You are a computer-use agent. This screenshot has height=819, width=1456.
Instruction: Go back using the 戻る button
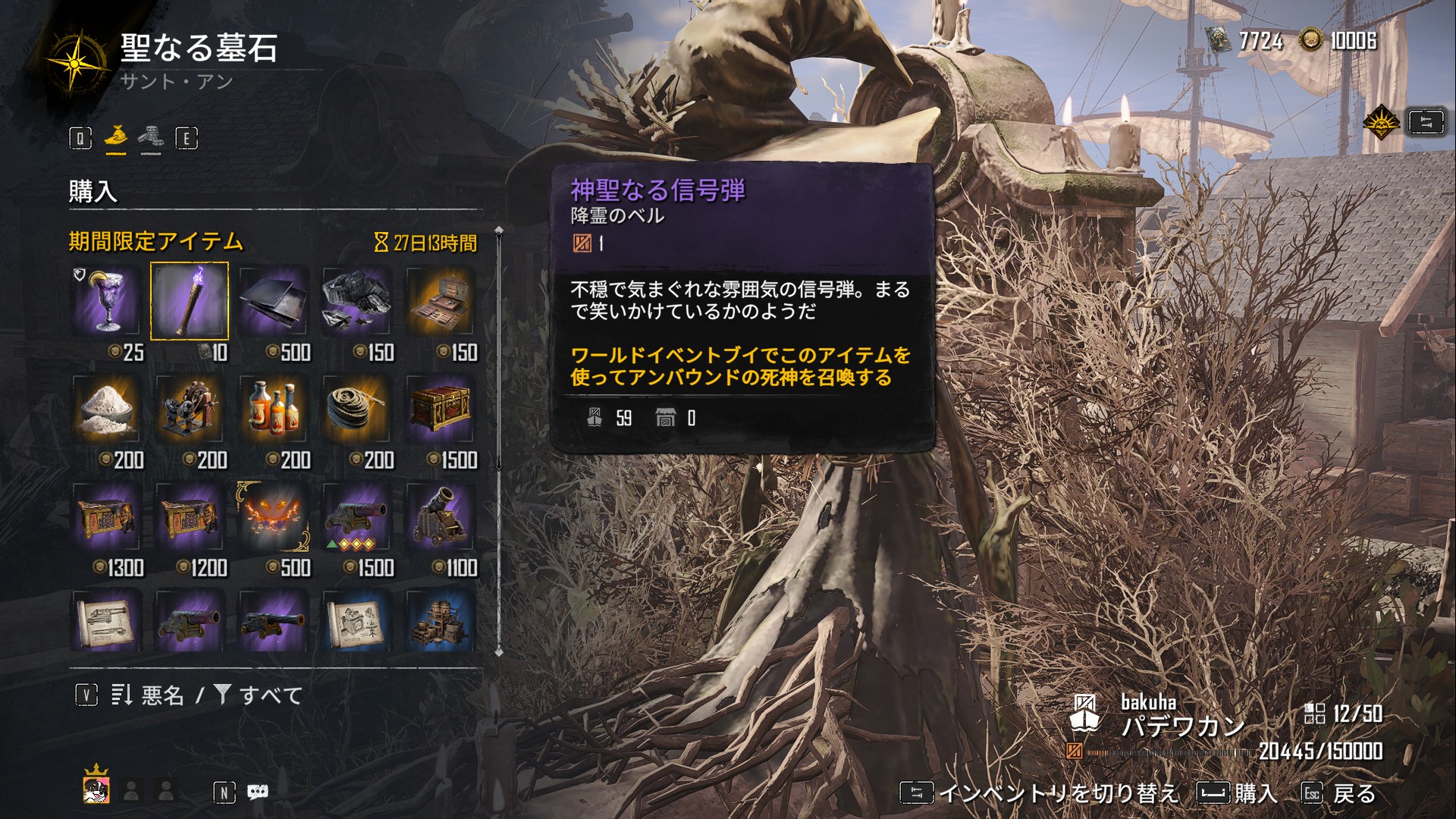click(x=1338, y=793)
